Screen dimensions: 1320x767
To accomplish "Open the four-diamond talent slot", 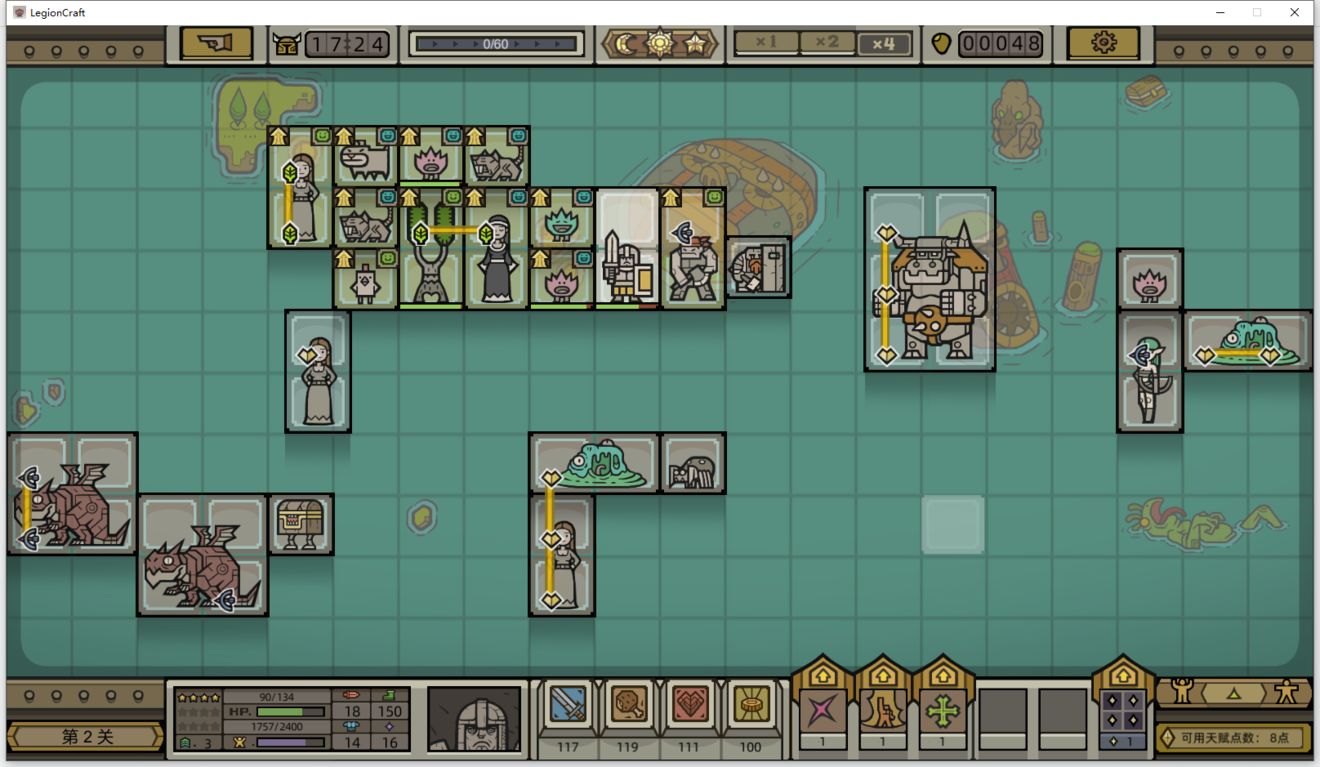I will (1122, 712).
